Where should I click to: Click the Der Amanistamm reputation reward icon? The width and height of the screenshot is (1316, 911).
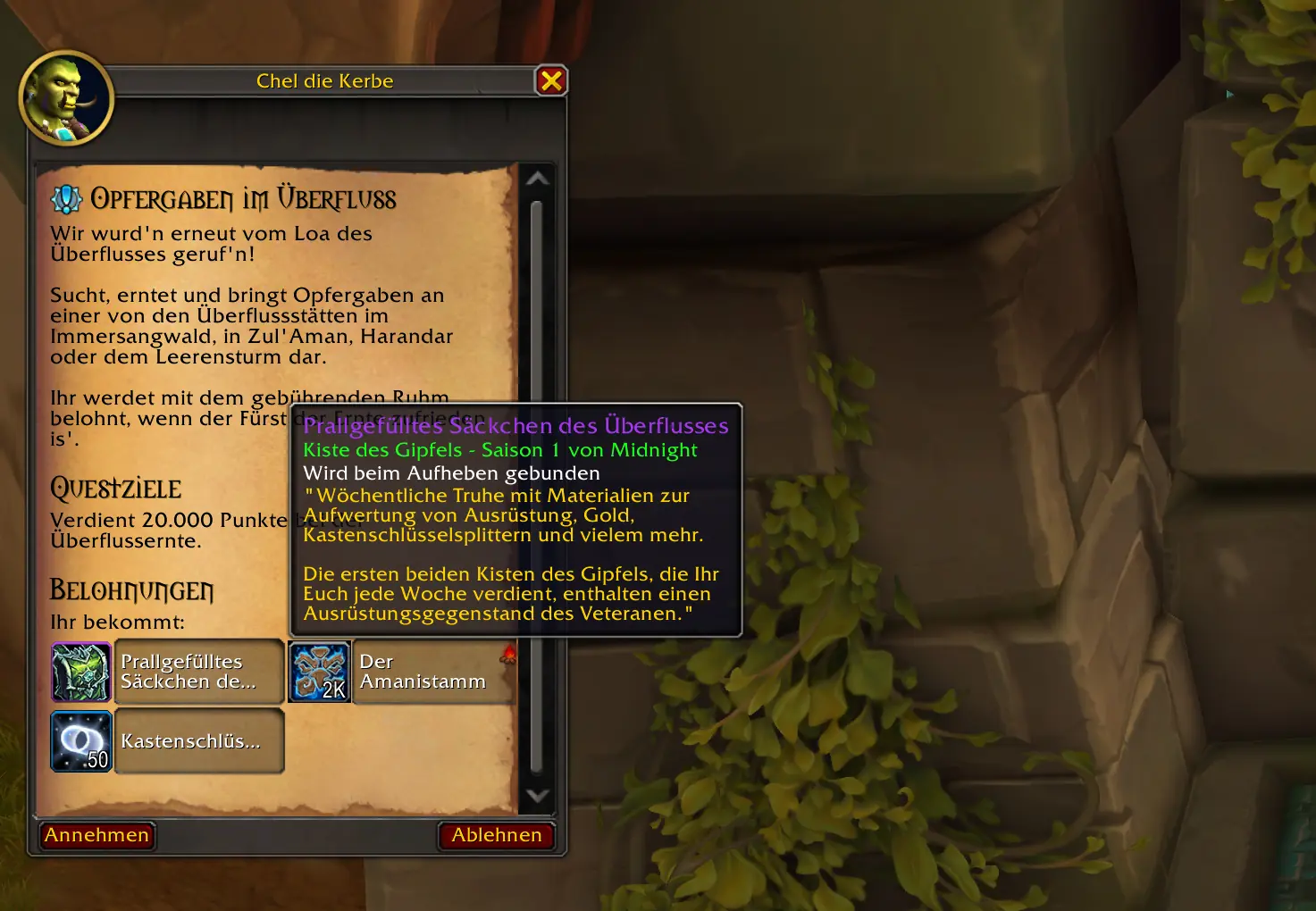pyautogui.click(x=319, y=673)
